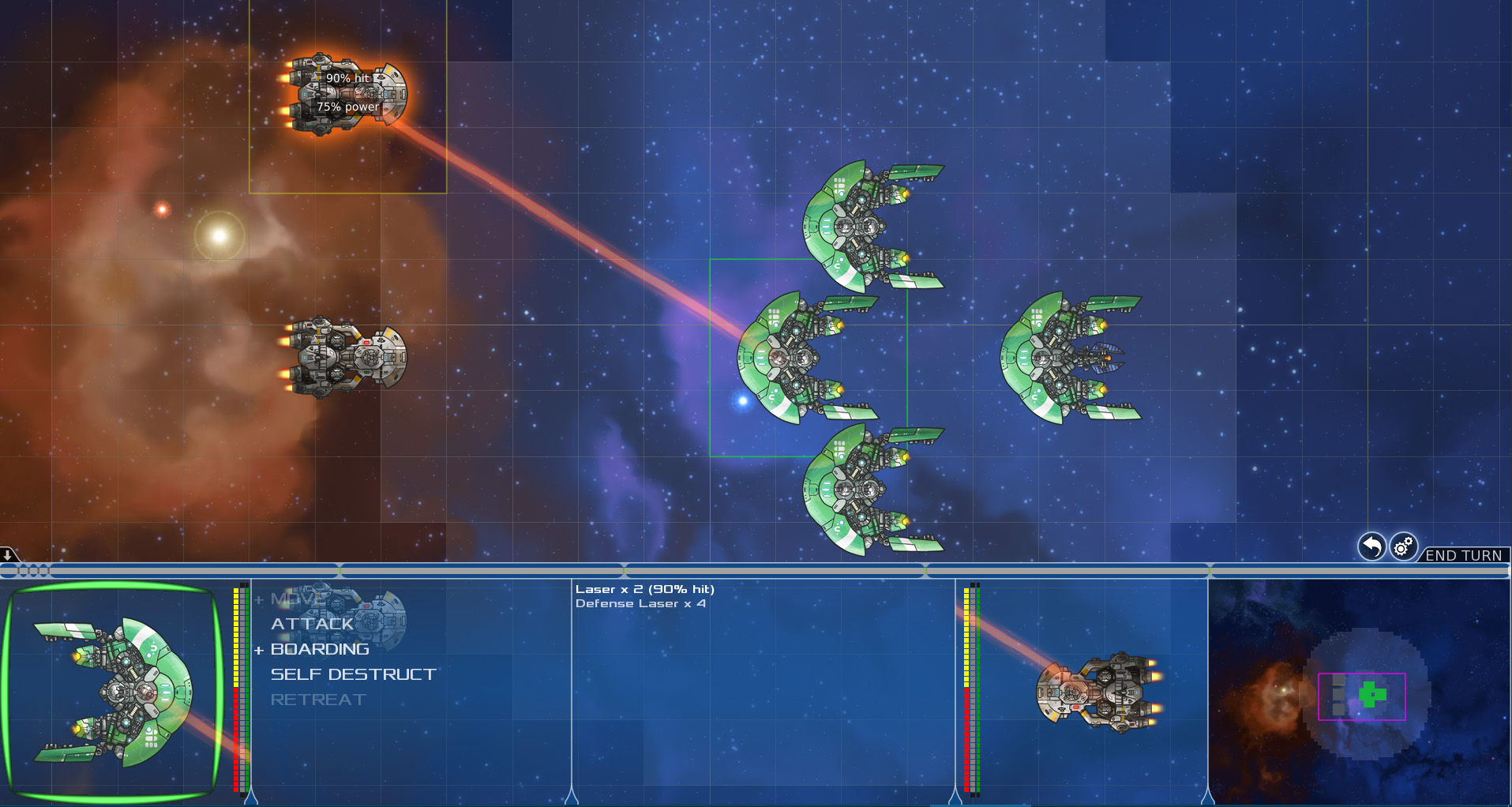Open settings with the gears icon
1512x807 pixels.
coord(1403,546)
